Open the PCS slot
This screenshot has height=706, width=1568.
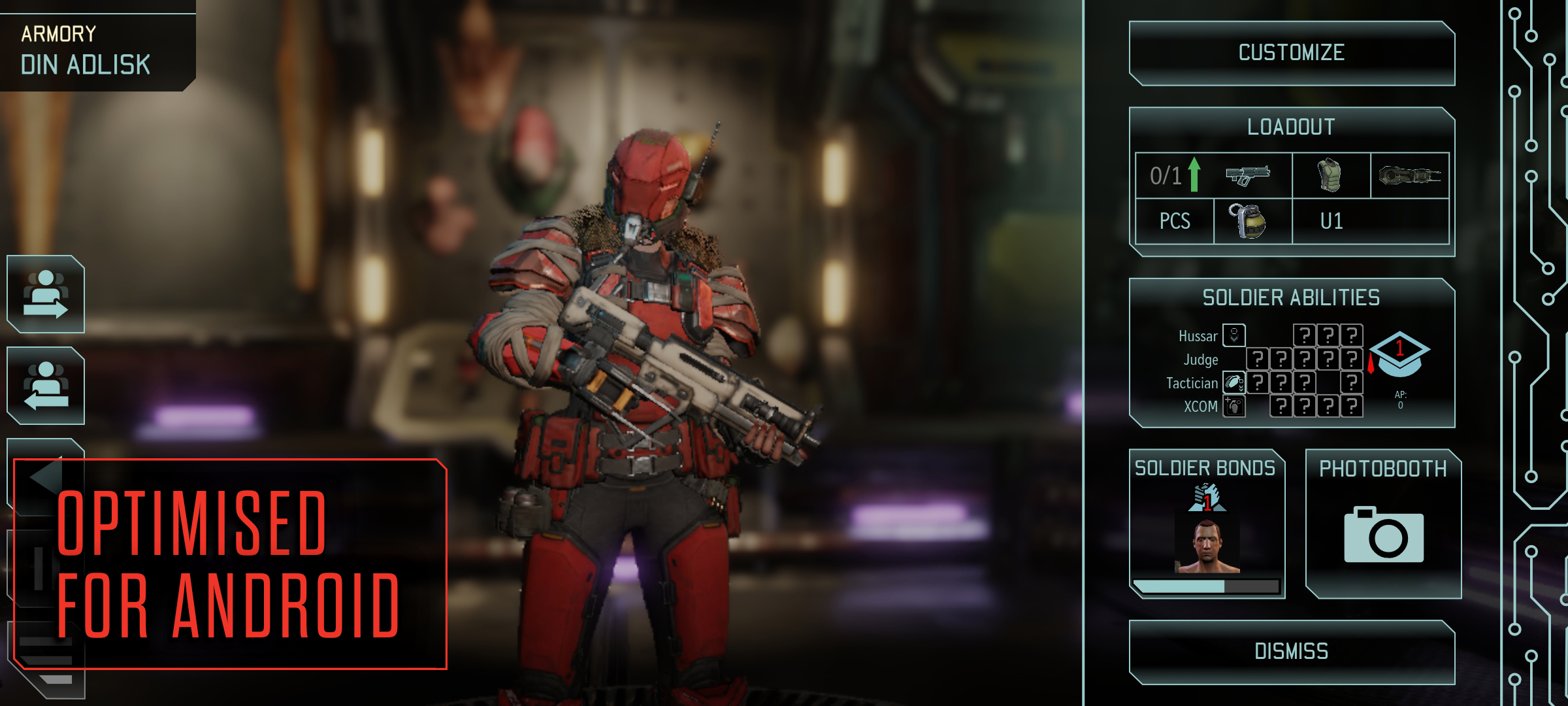click(1175, 221)
